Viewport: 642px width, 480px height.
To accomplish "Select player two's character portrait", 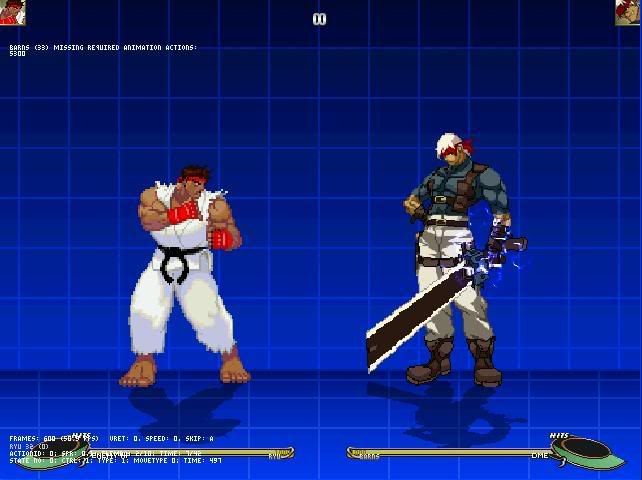I will [628, 12].
